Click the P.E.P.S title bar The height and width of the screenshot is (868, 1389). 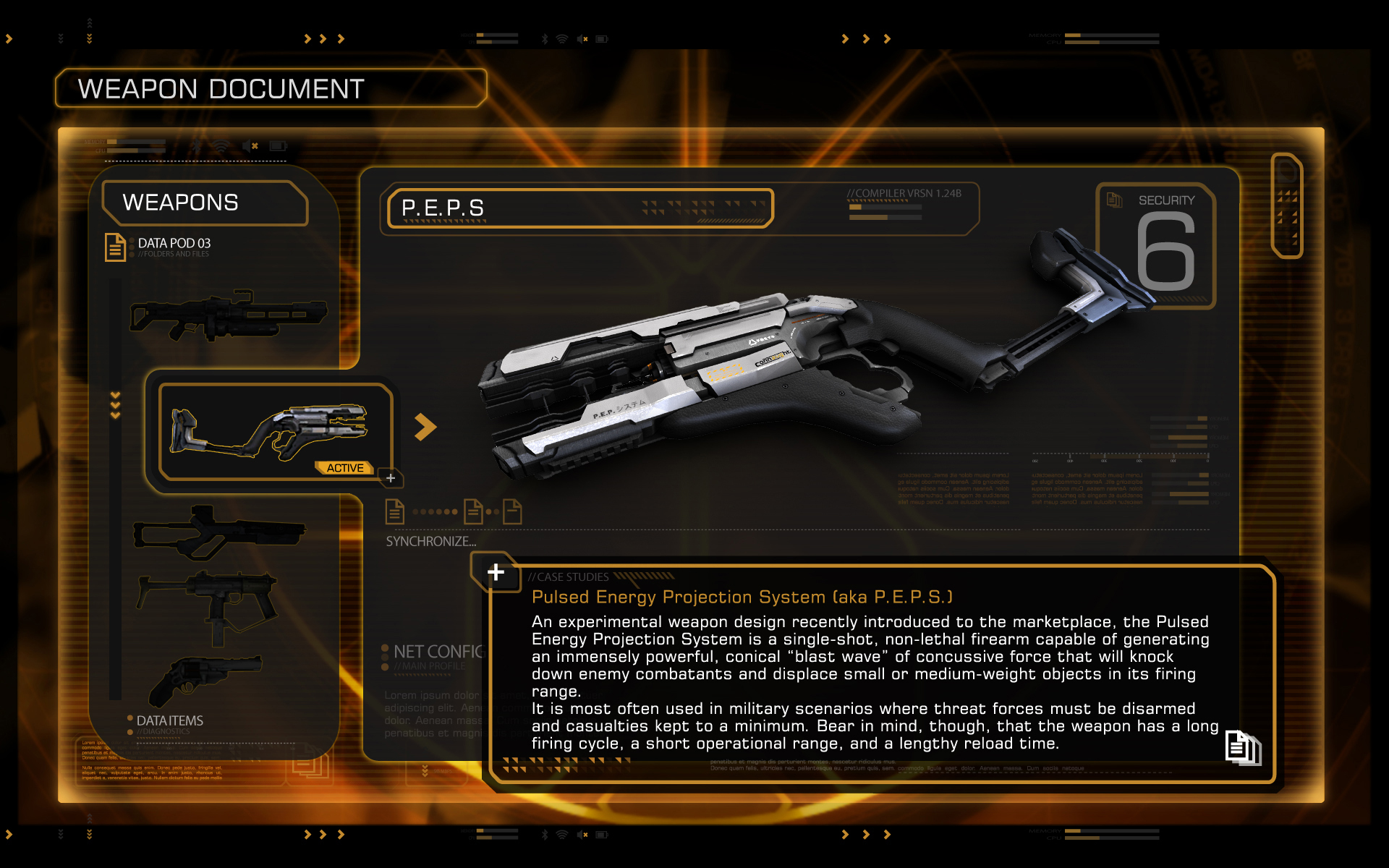pos(579,208)
